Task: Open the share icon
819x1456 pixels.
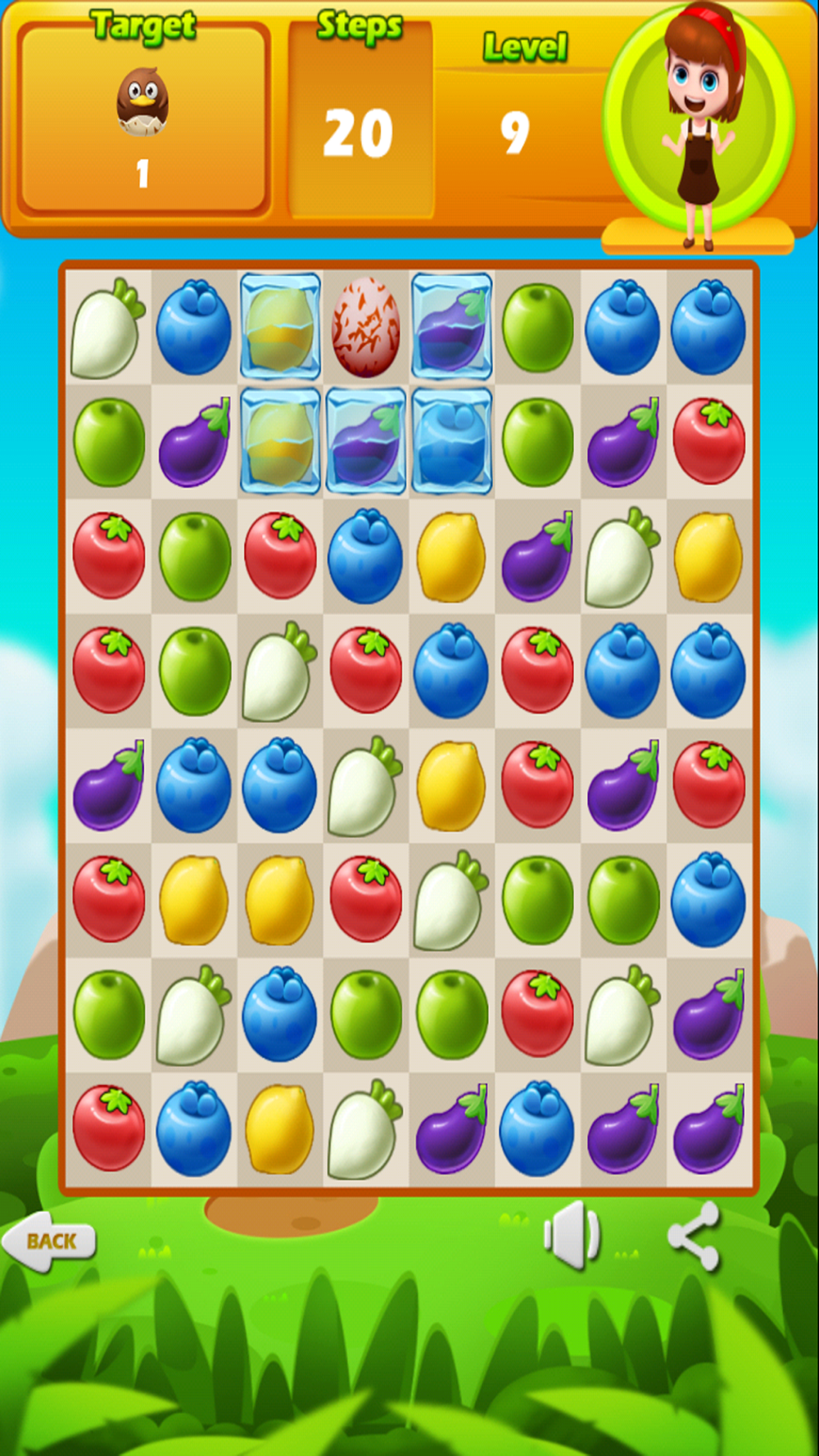Action: pyautogui.click(x=694, y=1236)
